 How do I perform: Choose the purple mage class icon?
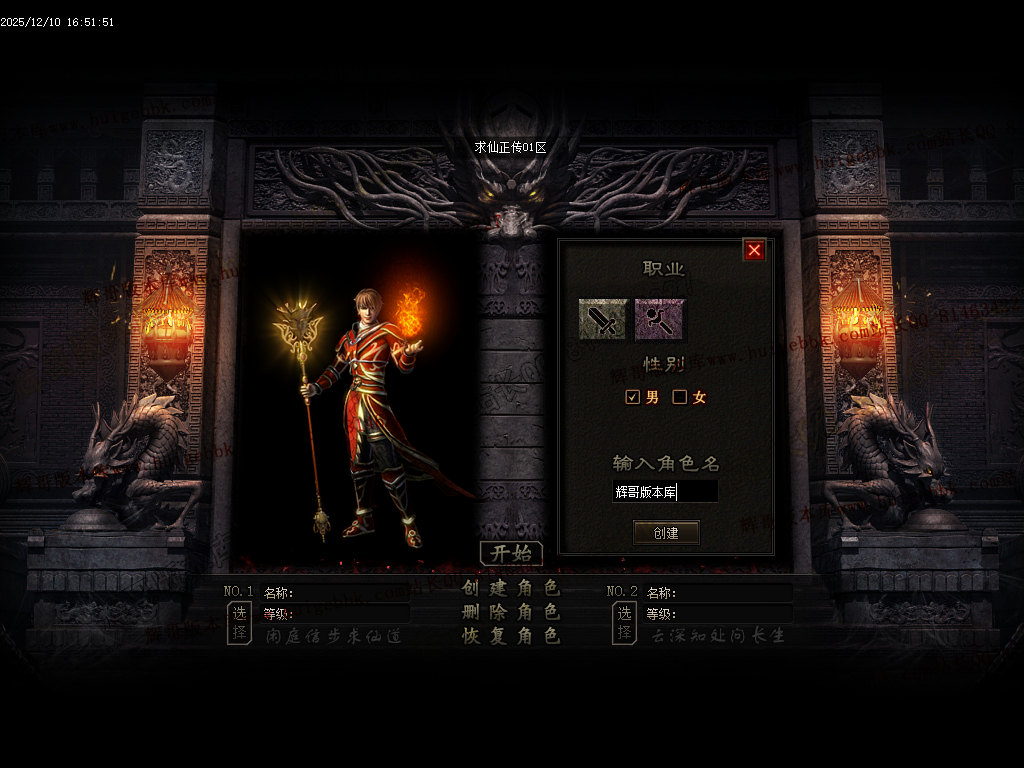[659, 319]
